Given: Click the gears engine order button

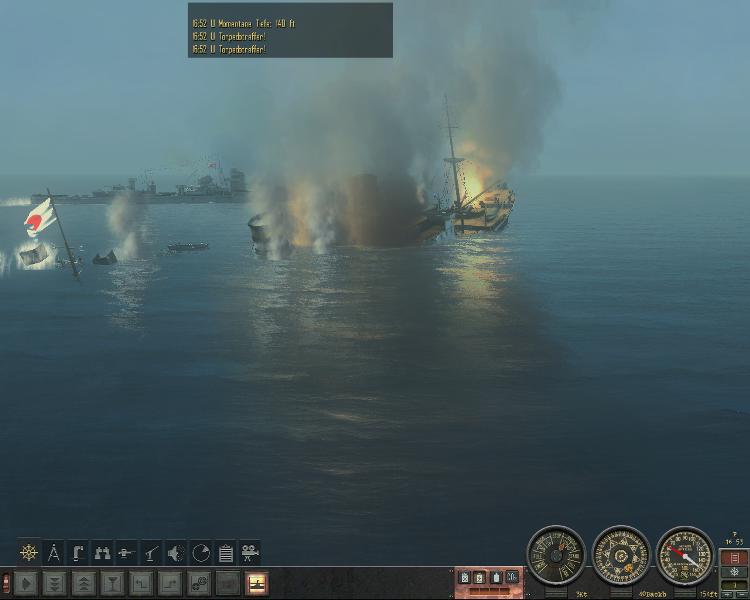Looking at the screenshot, I should coord(200,582).
